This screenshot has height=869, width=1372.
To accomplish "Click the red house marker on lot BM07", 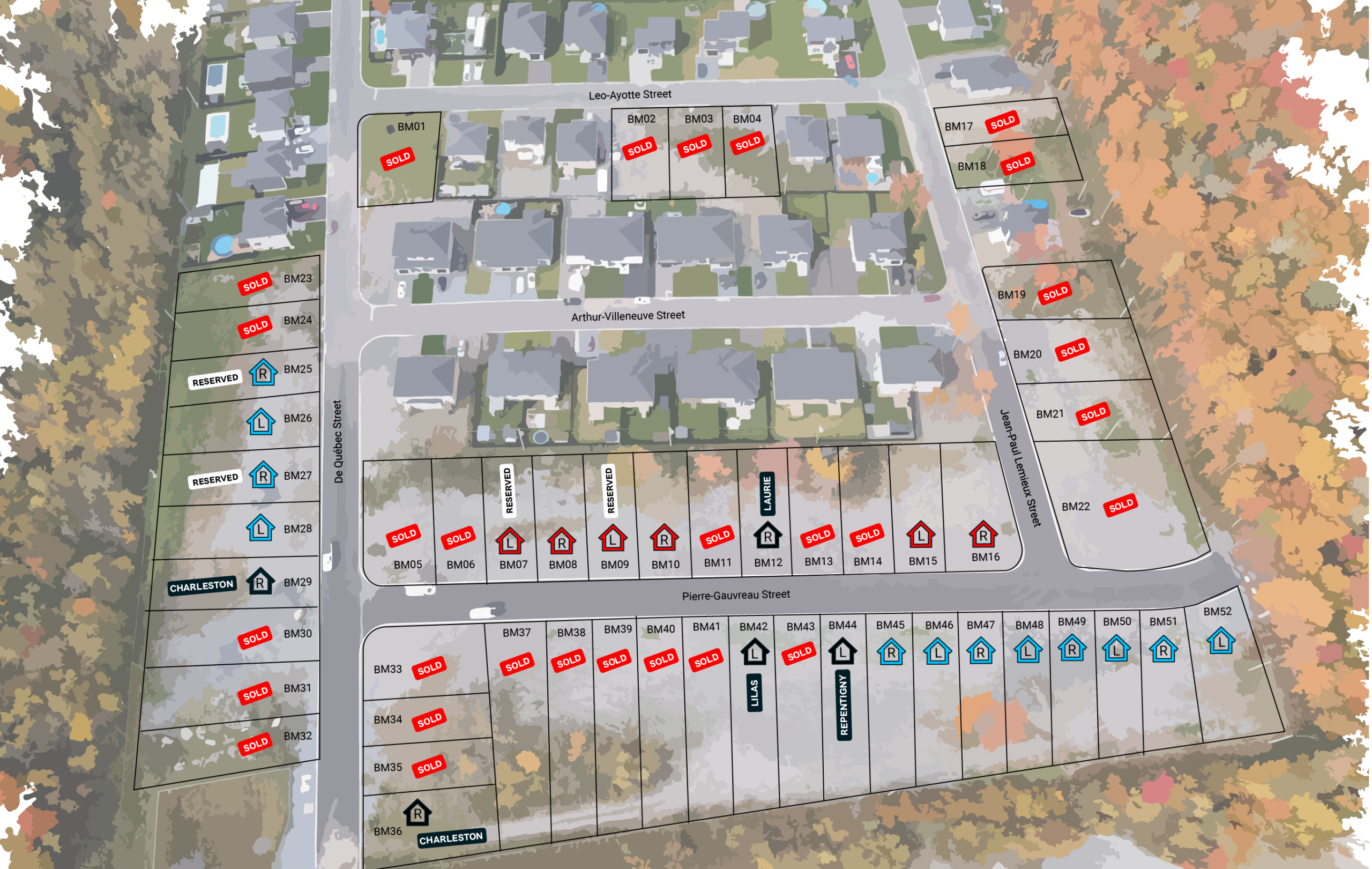I will (x=510, y=541).
